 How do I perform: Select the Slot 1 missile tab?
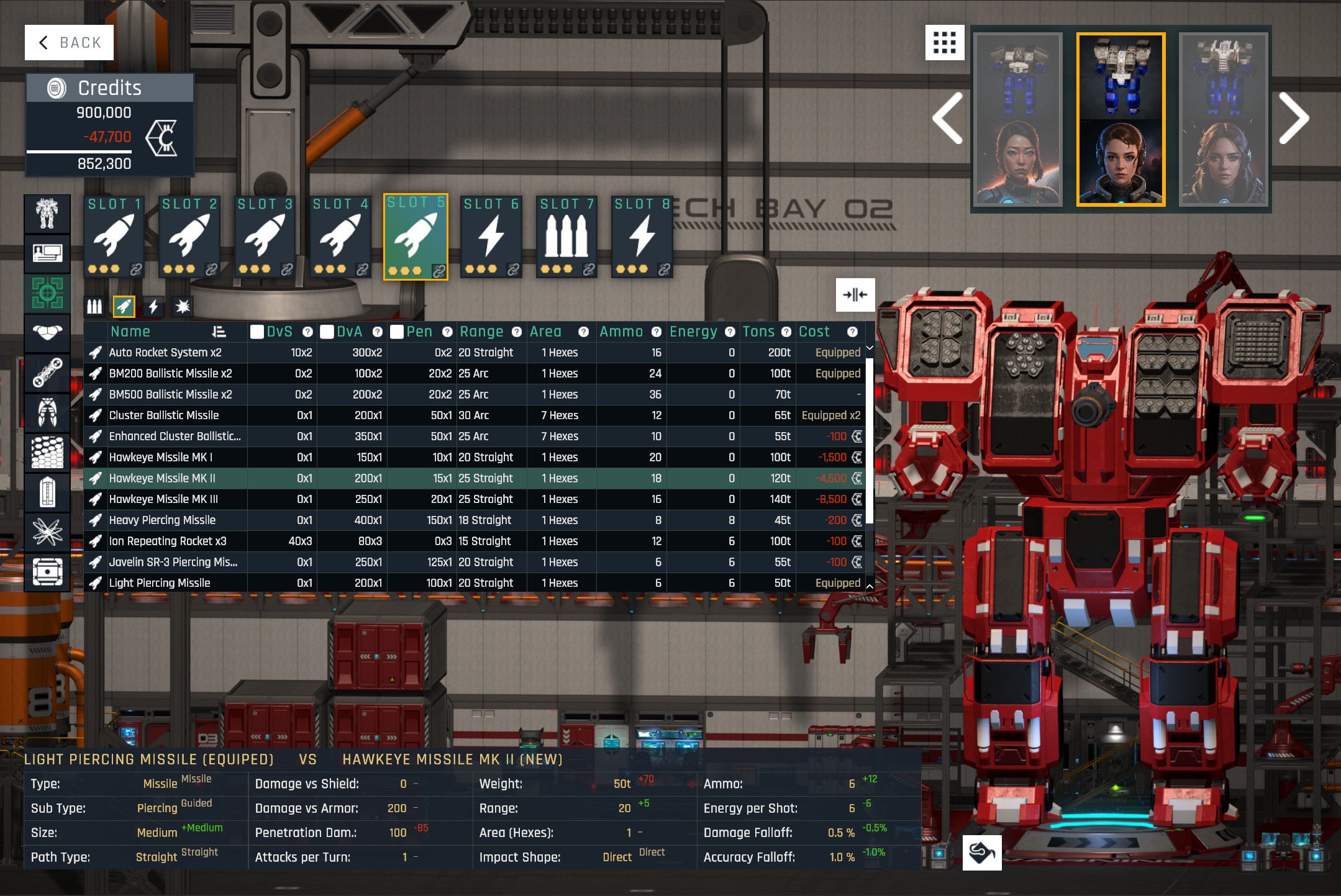click(x=114, y=236)
